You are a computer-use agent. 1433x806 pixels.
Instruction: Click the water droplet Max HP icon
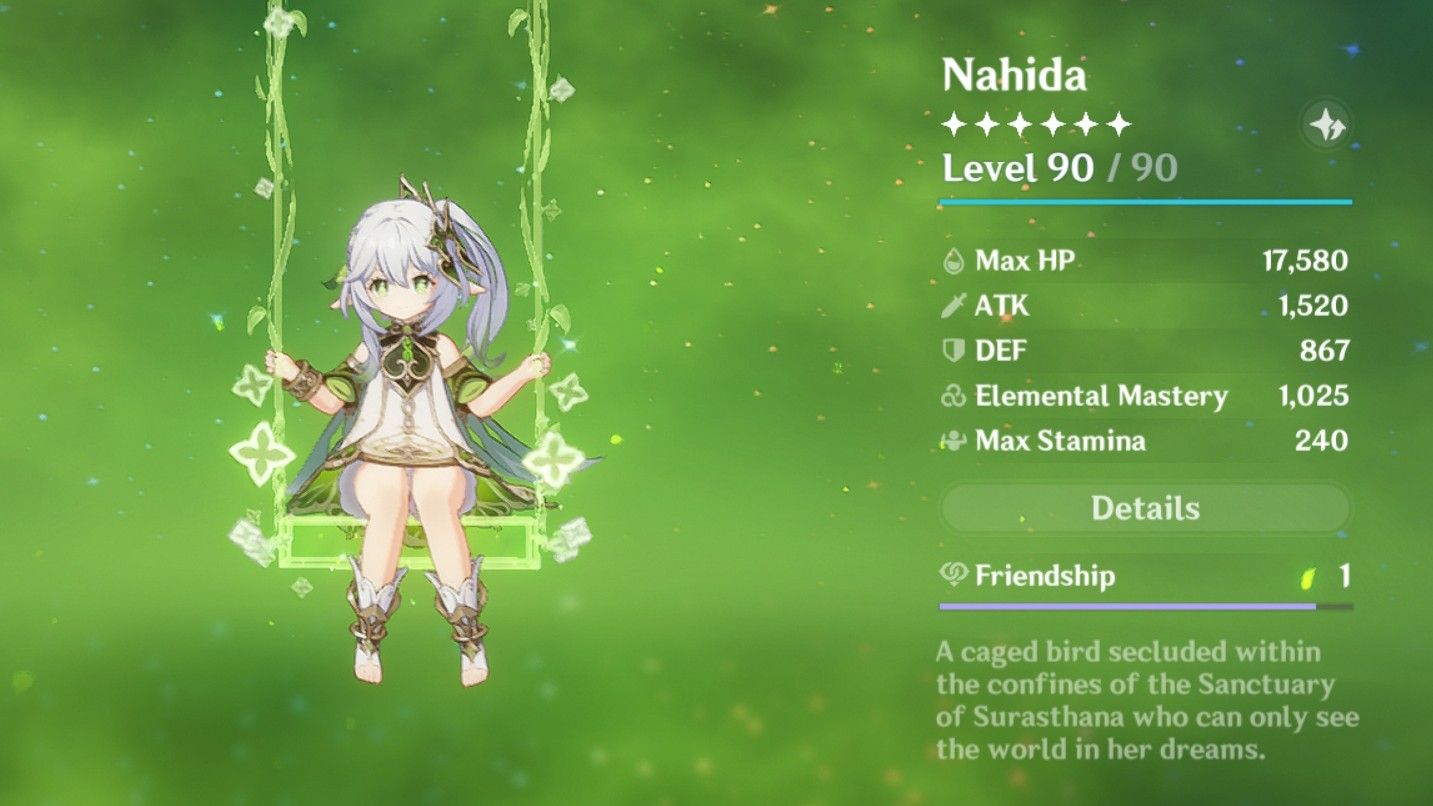(956, 260)
